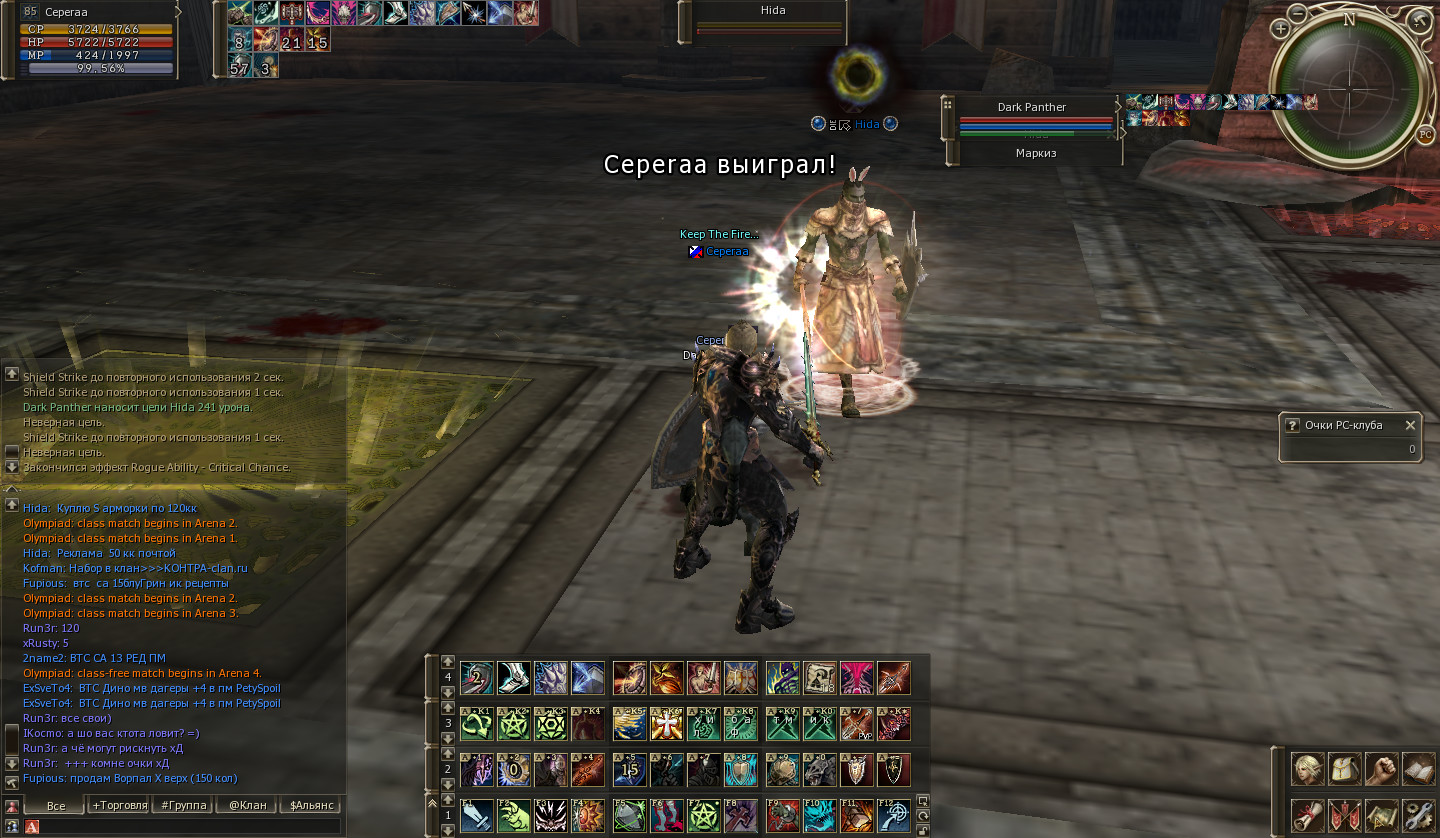Open the world map icon
1440x838 pixels.
[x=1382, y=815]
